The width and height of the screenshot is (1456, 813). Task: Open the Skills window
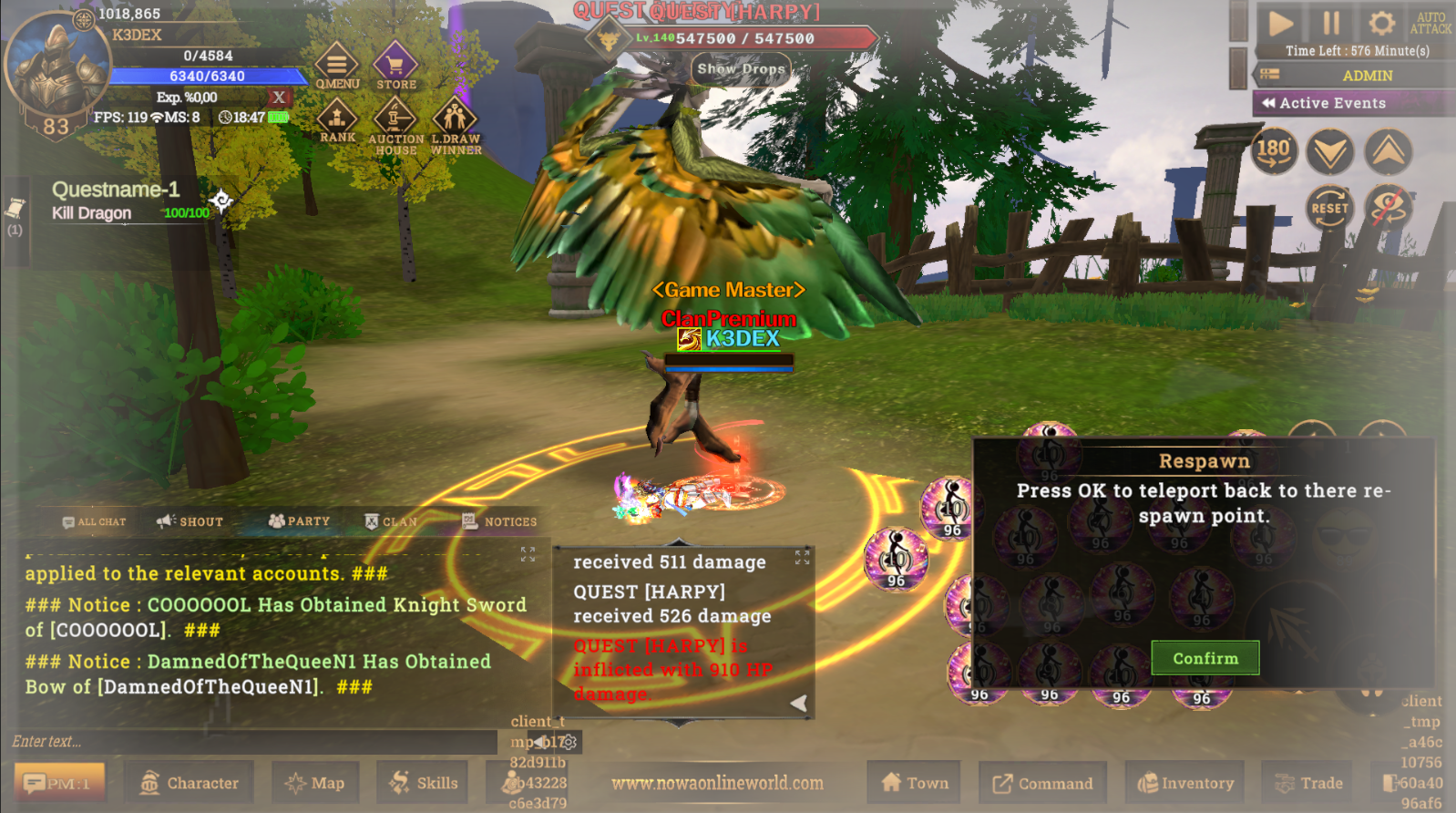point(422,782)
